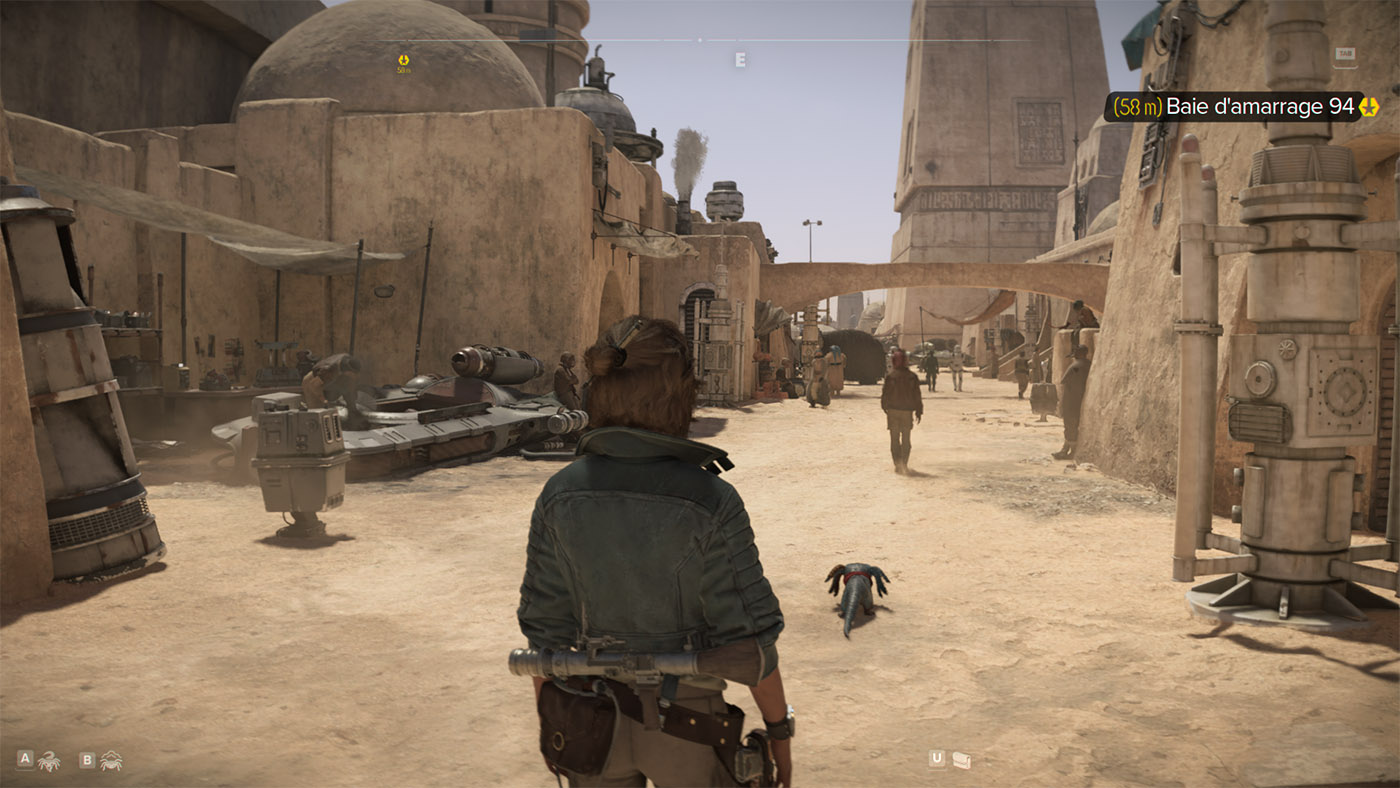
Task: Click the yellow mission star beside Baie d'amarrage 94
Action: tap(1366, 105)
